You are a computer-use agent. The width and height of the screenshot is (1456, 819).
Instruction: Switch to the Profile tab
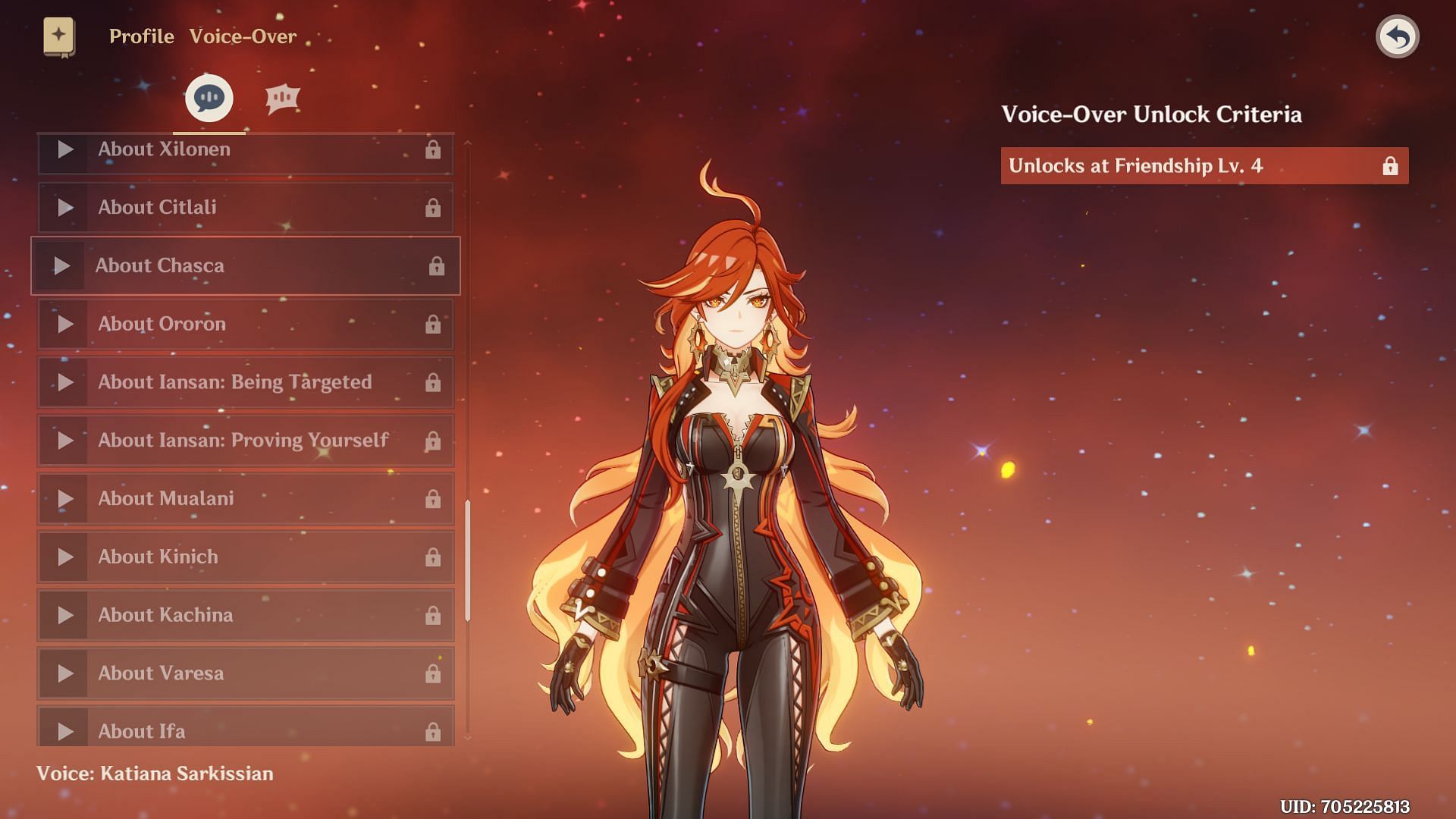[140, 36]
